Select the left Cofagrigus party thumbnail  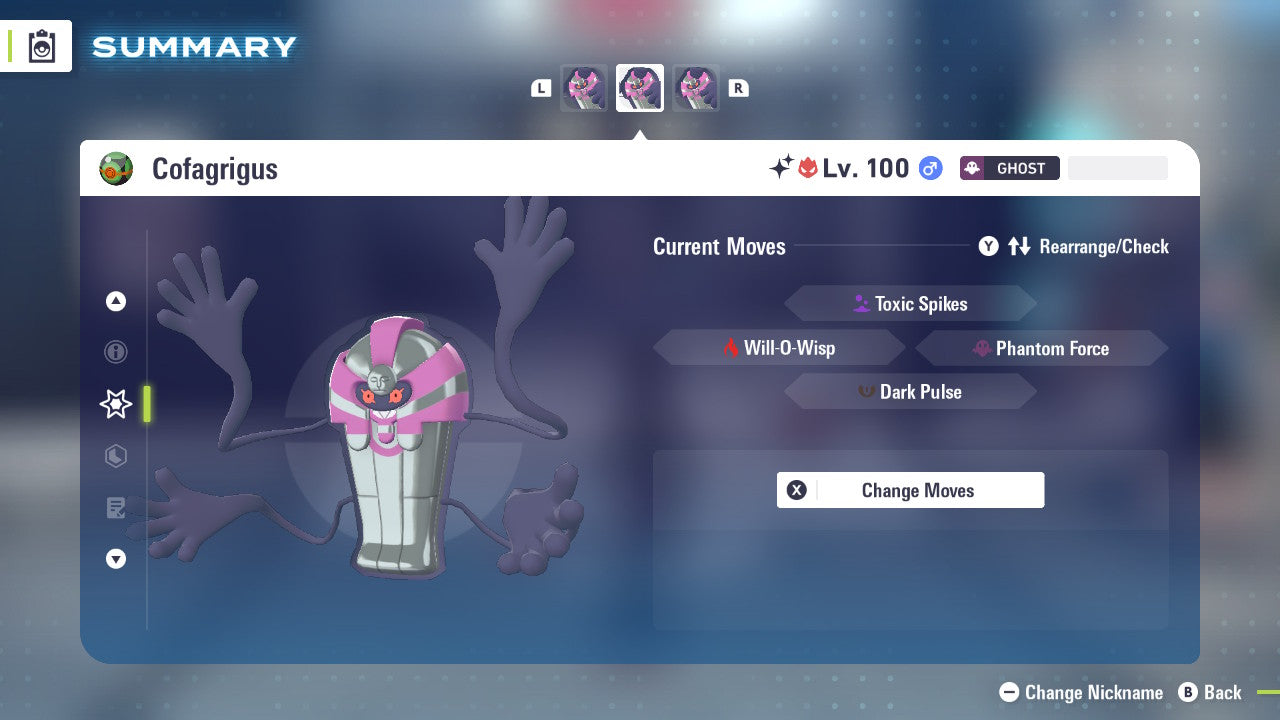[584, 88]
